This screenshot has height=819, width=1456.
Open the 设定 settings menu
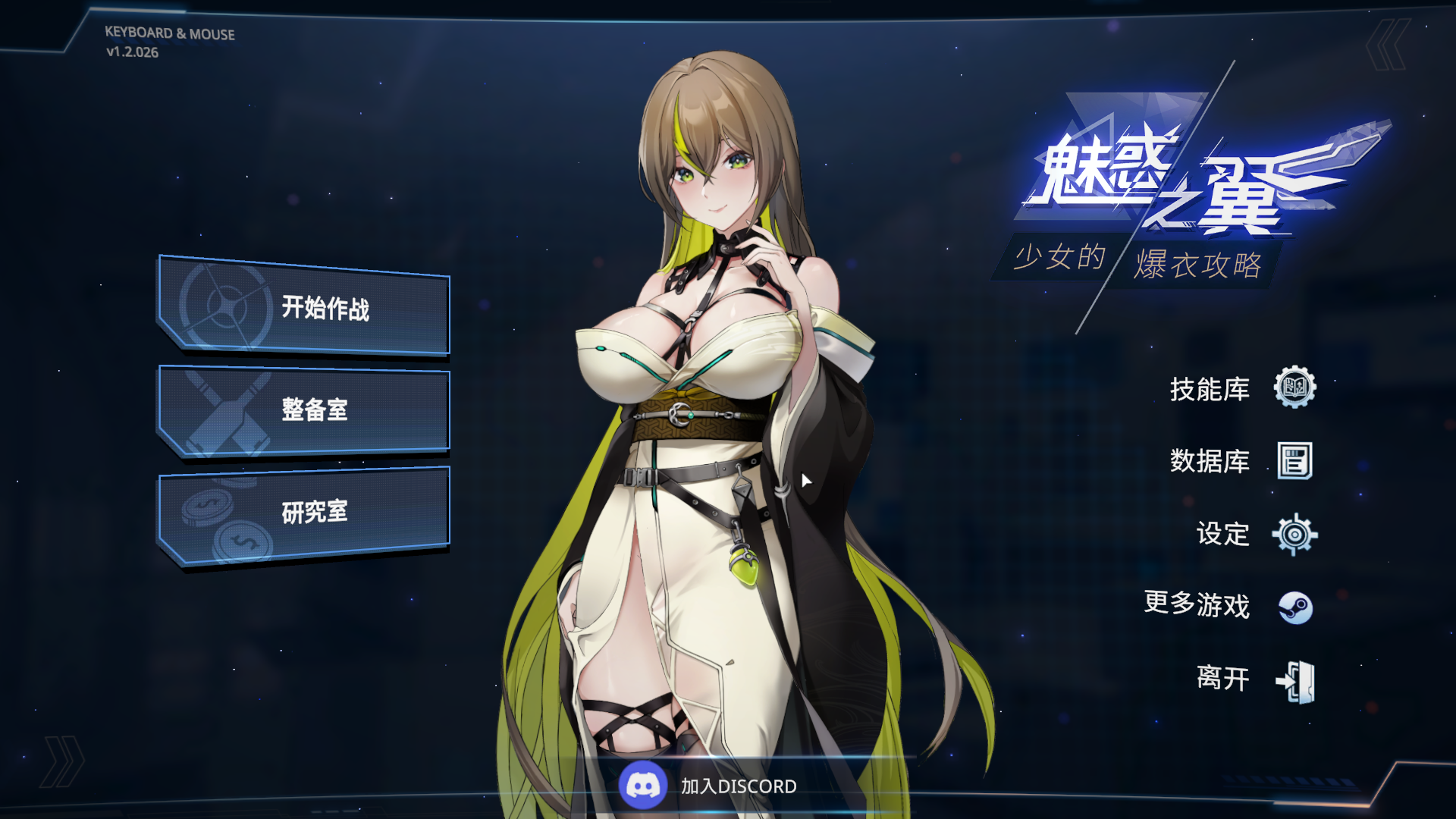[1256, 534]
